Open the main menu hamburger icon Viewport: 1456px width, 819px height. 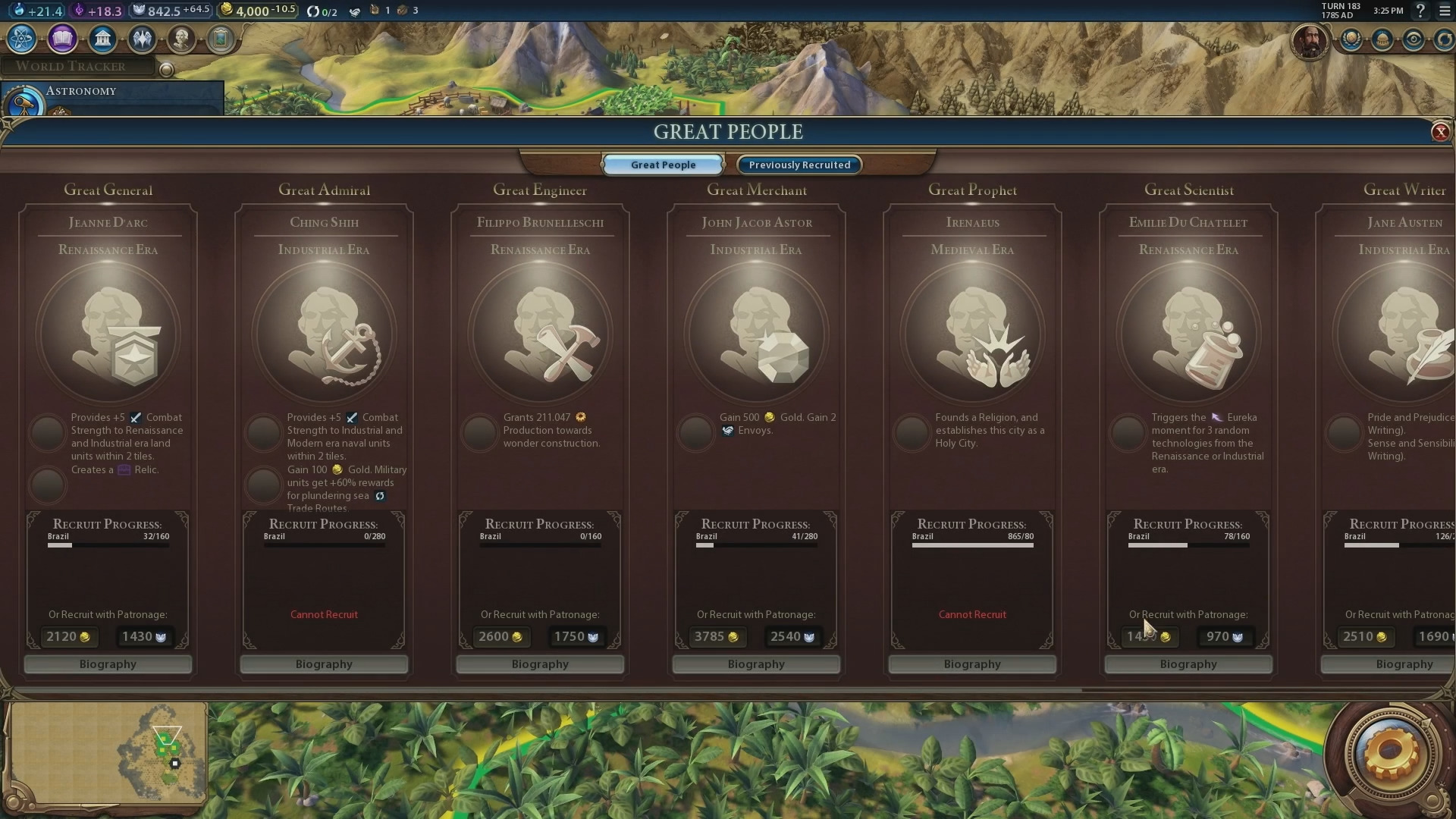1445,11
